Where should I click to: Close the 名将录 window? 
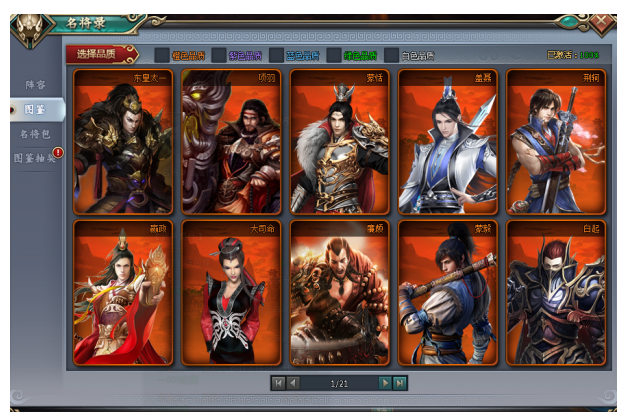pos(601,21)
